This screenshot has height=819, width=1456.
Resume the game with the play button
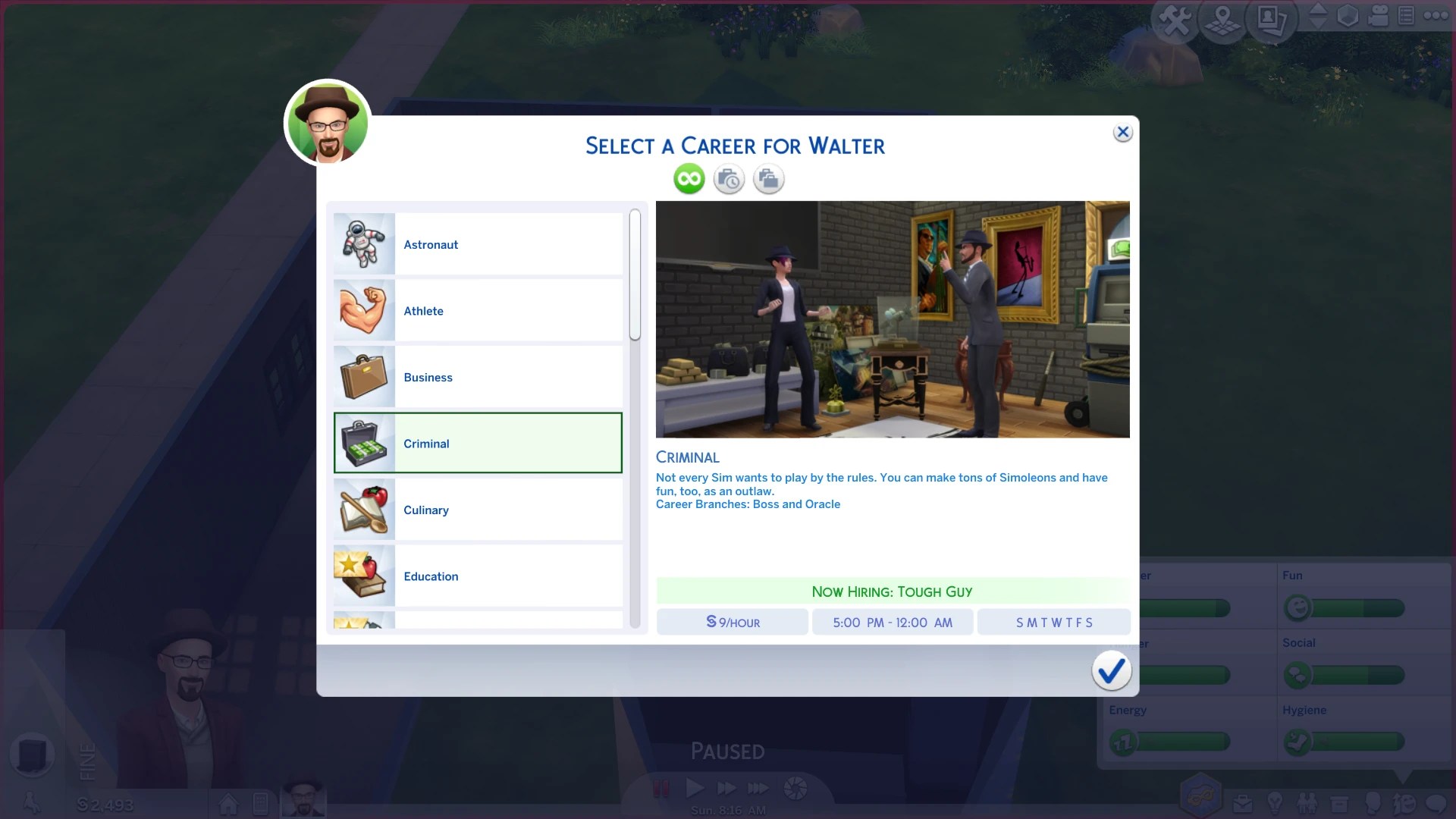pos(695,788)
